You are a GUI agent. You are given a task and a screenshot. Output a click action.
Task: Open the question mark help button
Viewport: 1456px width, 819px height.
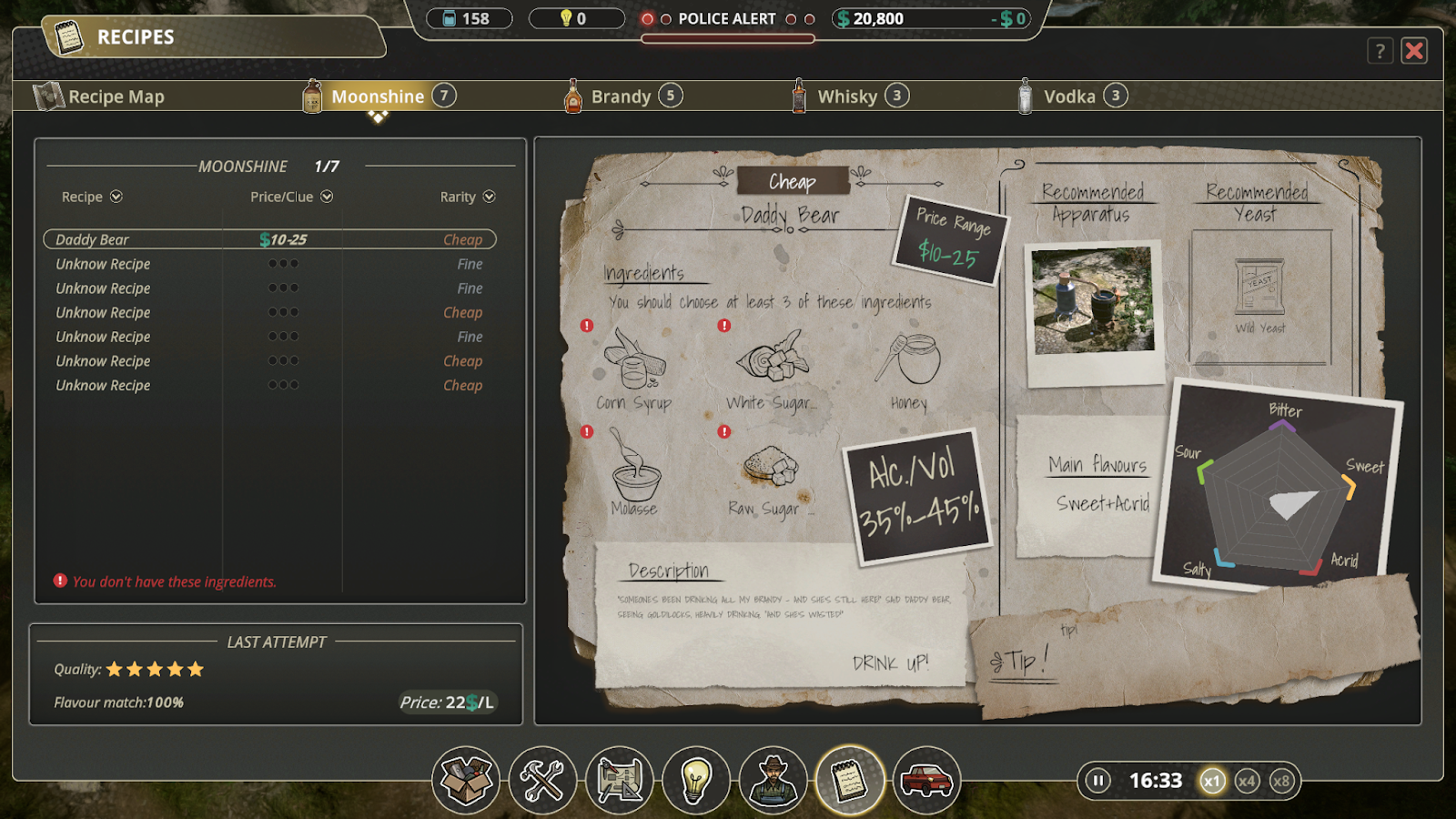[x=1380, y=51]
